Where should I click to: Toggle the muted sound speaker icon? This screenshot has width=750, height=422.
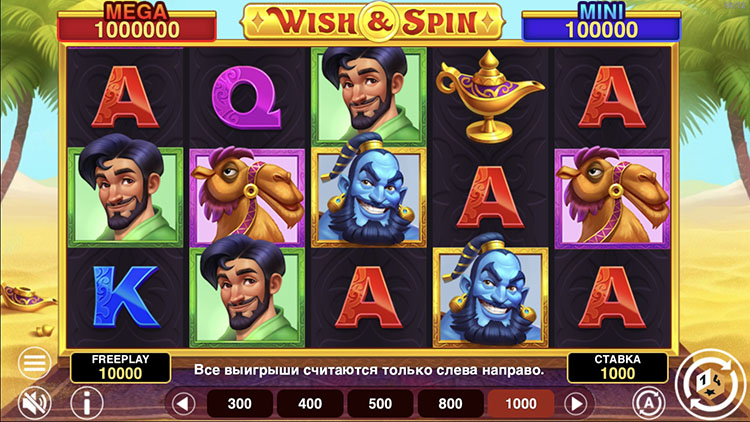click(35, 402)
